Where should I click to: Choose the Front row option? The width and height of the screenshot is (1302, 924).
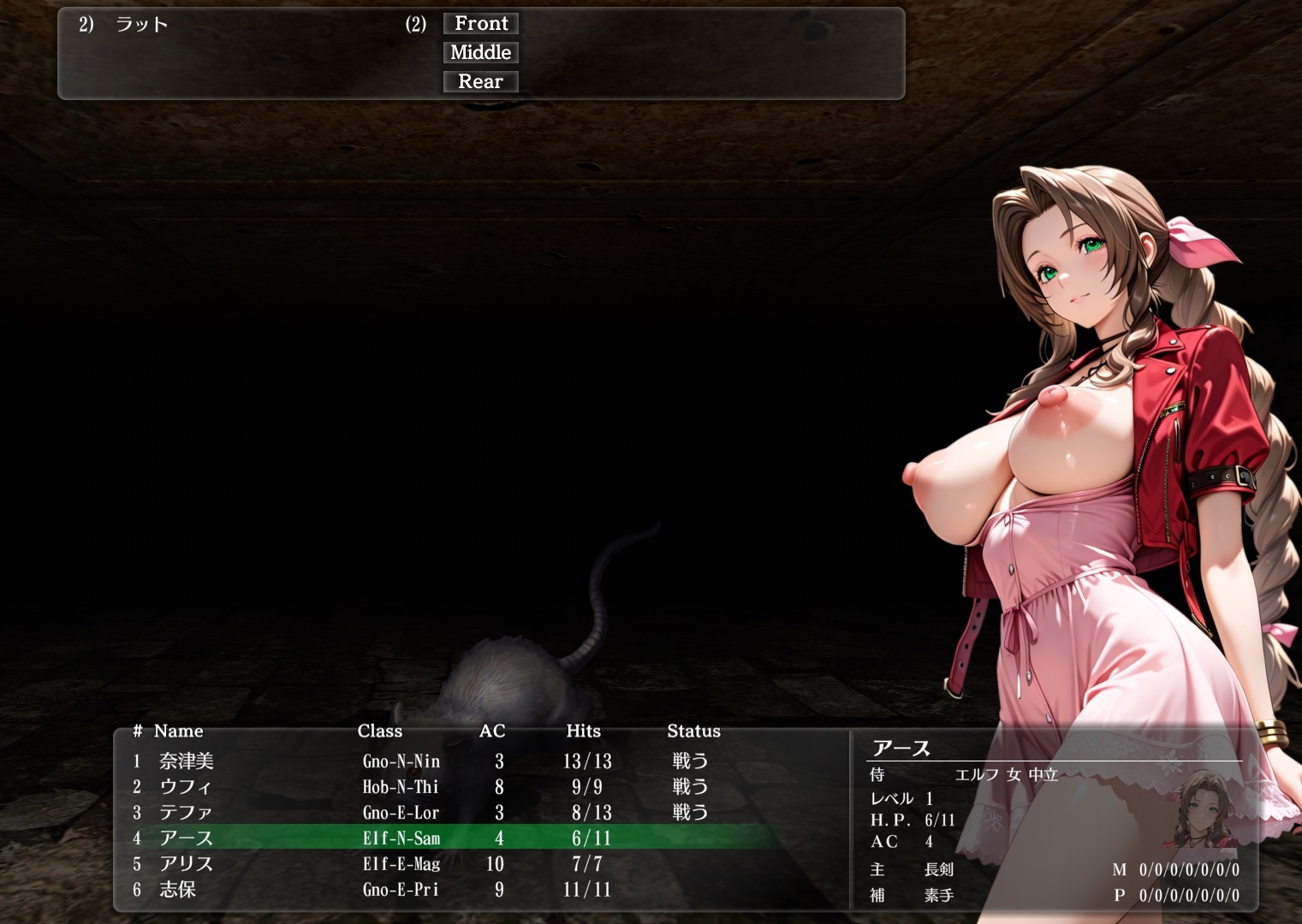(481, 24)
